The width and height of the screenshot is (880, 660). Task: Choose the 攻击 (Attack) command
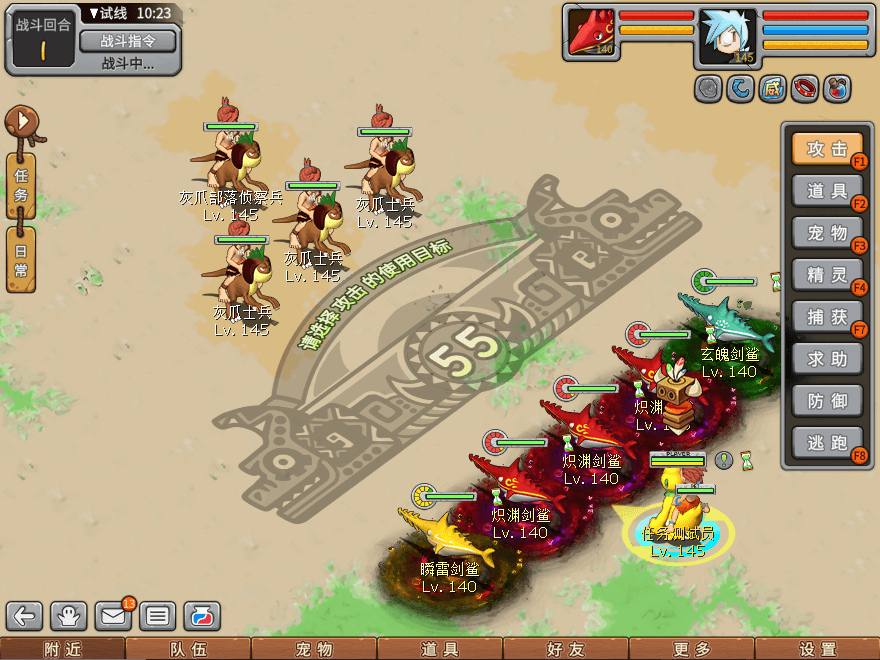tap(827, 149)
